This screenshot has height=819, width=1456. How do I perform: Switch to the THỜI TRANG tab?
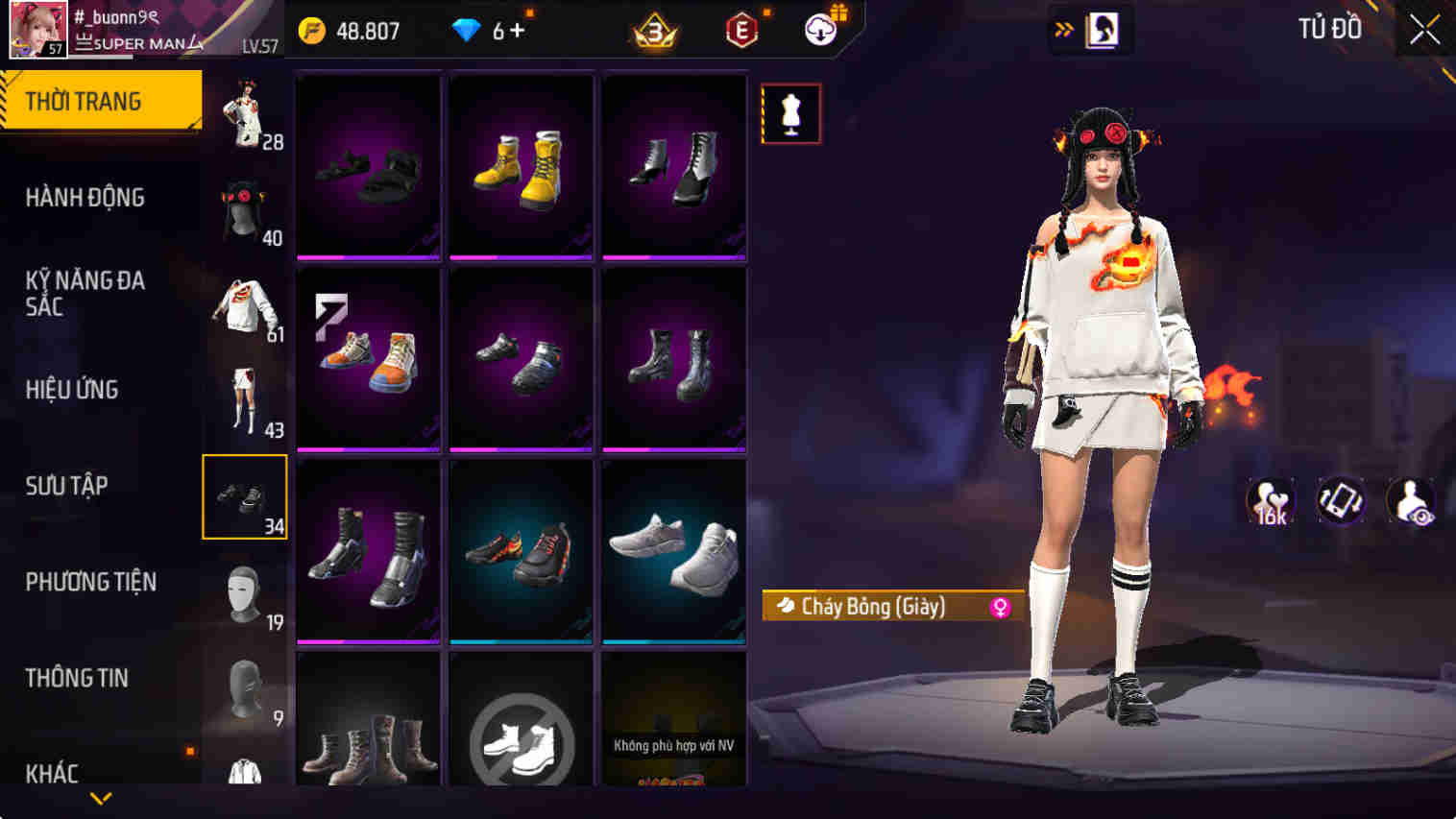pyautogui.click(x=83, y=99)
